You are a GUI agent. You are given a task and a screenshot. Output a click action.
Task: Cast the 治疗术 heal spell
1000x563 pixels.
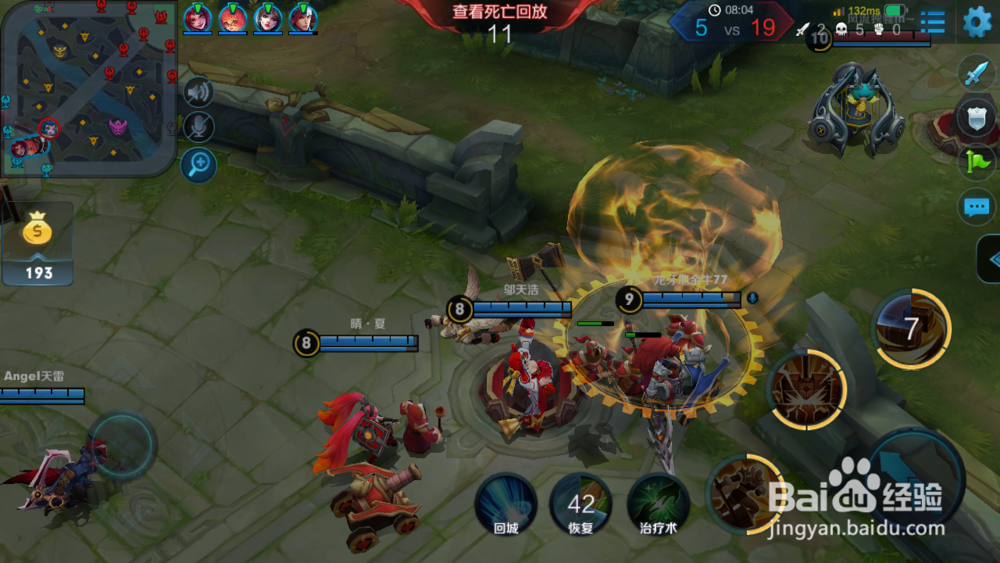click(658, 504)
